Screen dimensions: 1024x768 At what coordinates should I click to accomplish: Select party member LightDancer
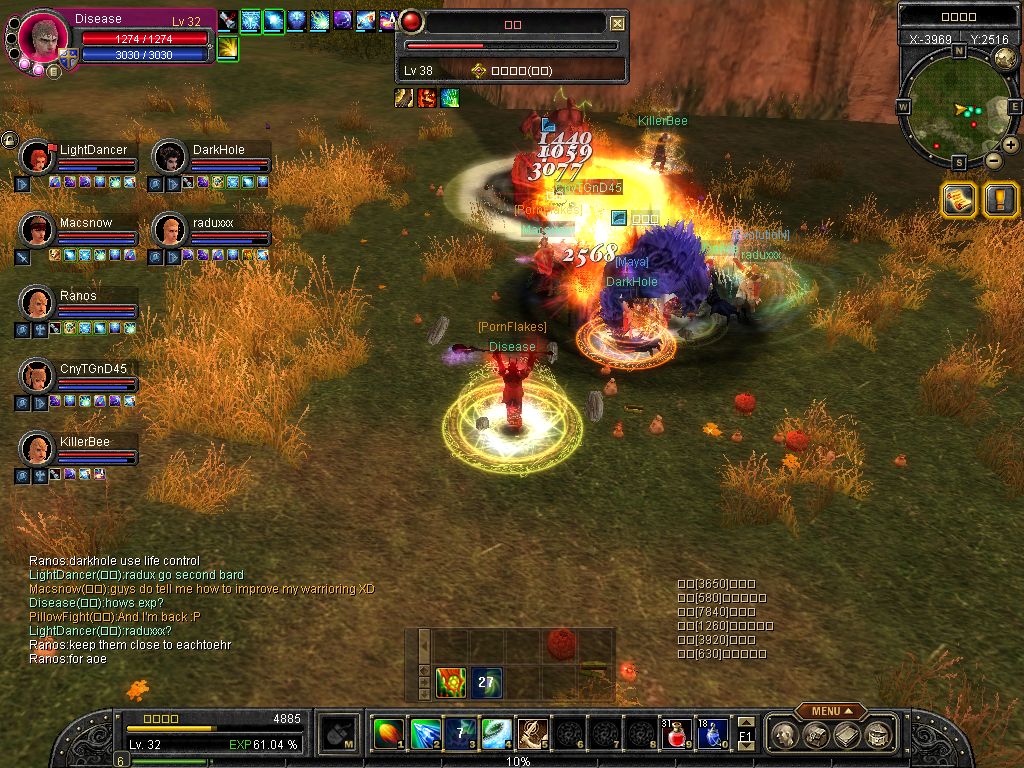38,157
